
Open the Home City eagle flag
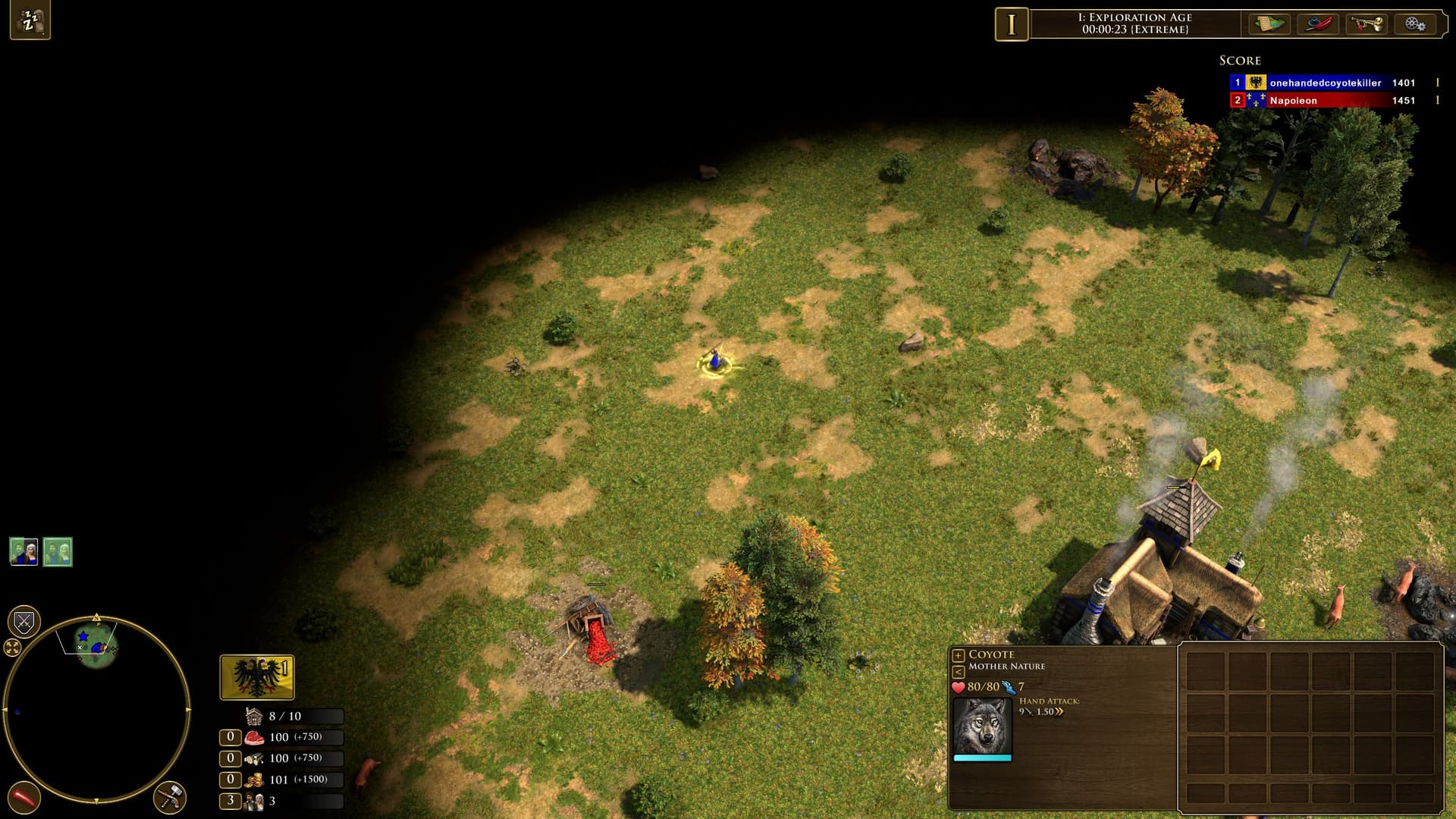[257, 677]
